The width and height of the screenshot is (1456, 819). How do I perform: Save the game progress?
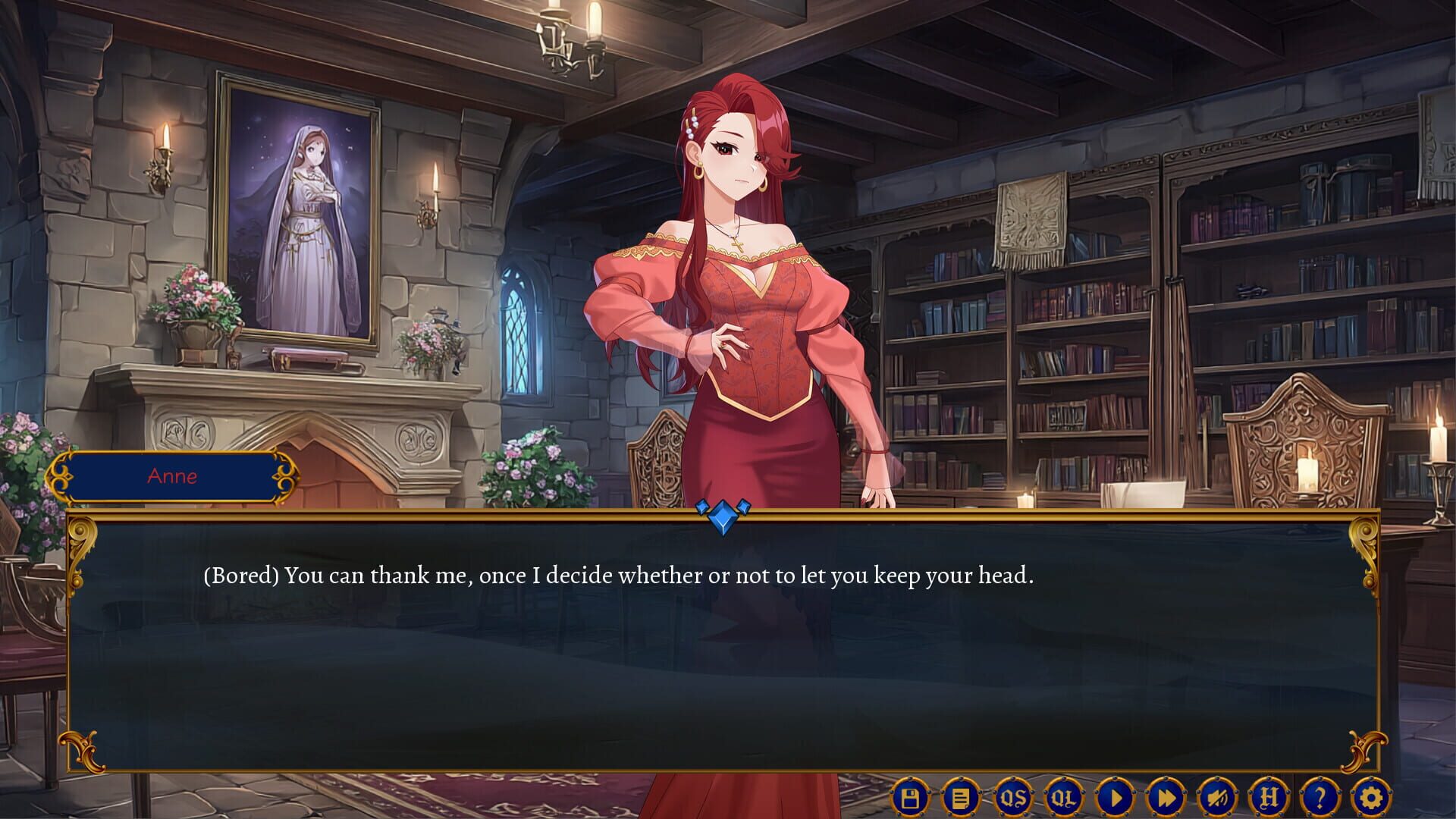pyautogui.click(x=911, y=796)
